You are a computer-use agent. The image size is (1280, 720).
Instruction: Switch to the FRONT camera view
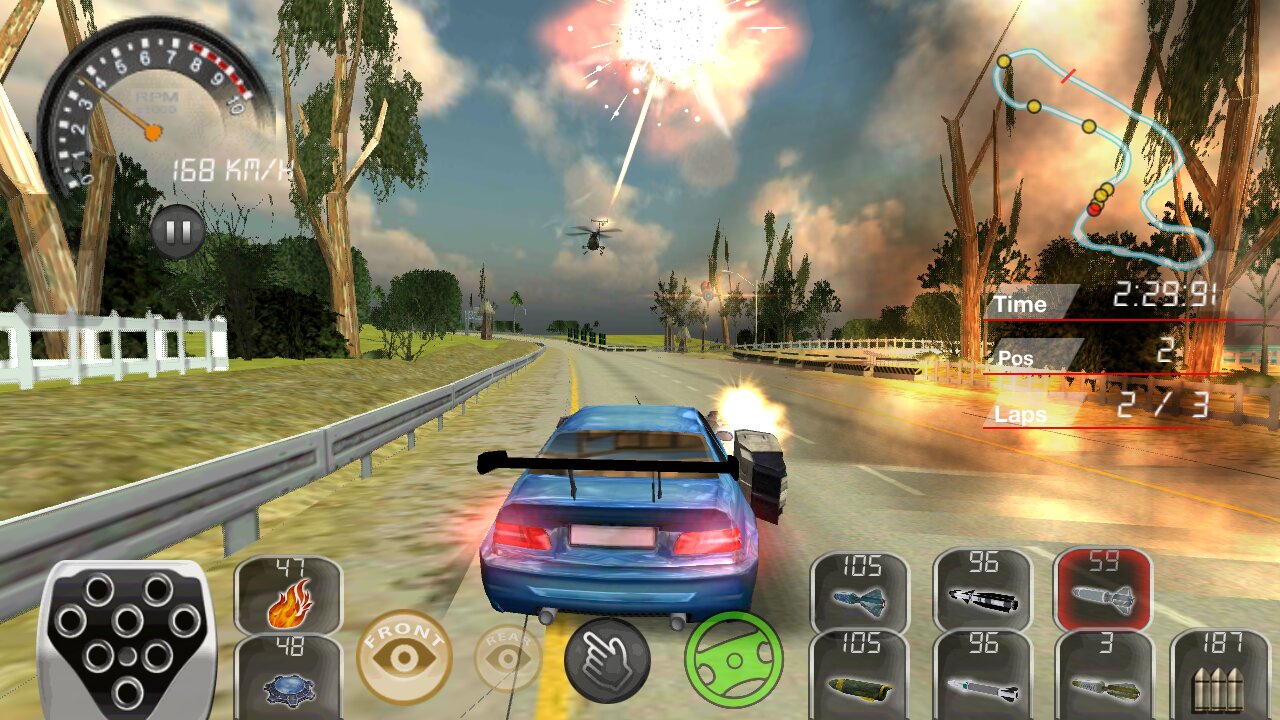(x=405, y=657)
